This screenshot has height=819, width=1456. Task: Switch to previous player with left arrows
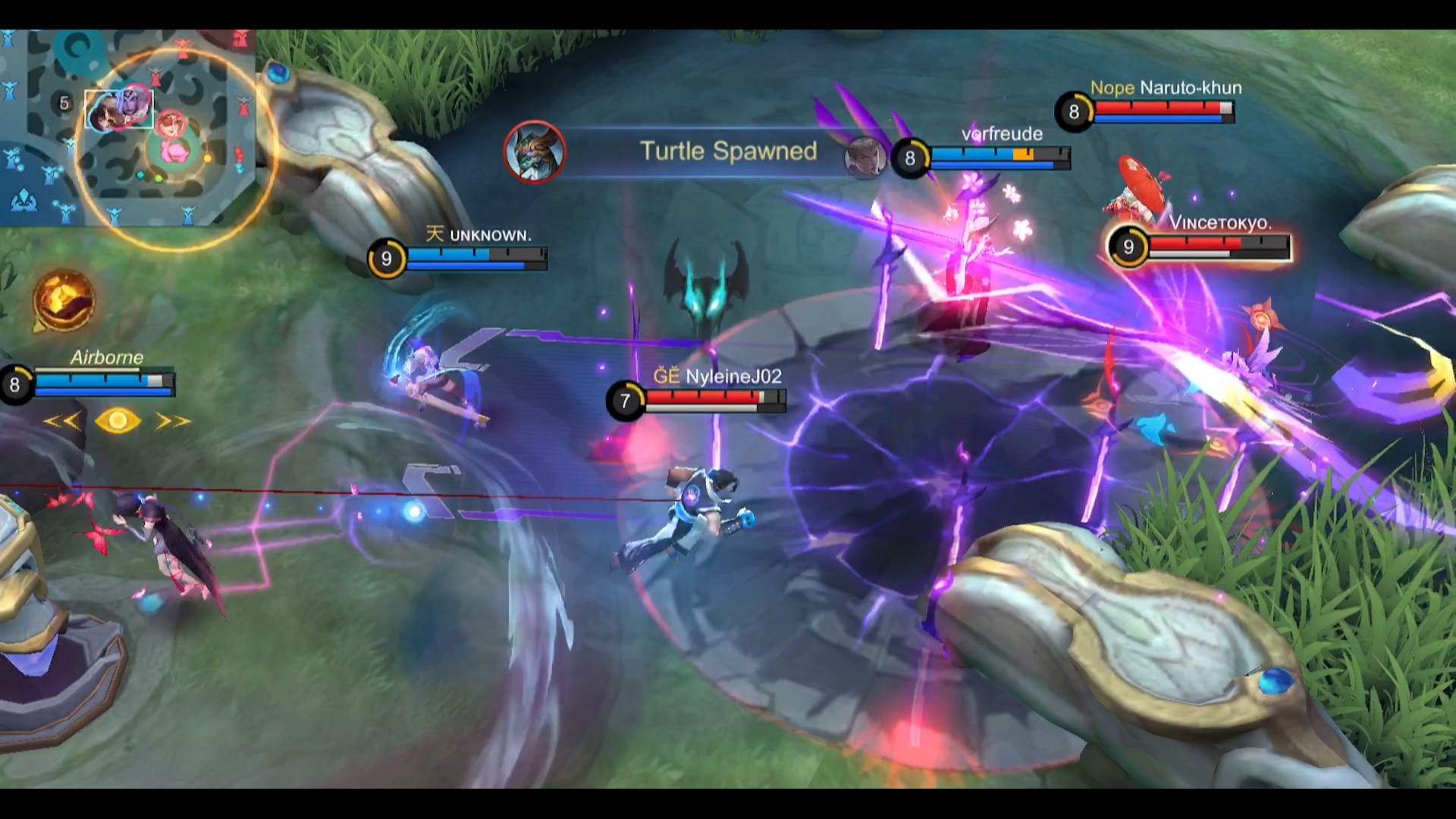(x=62, y=421)
